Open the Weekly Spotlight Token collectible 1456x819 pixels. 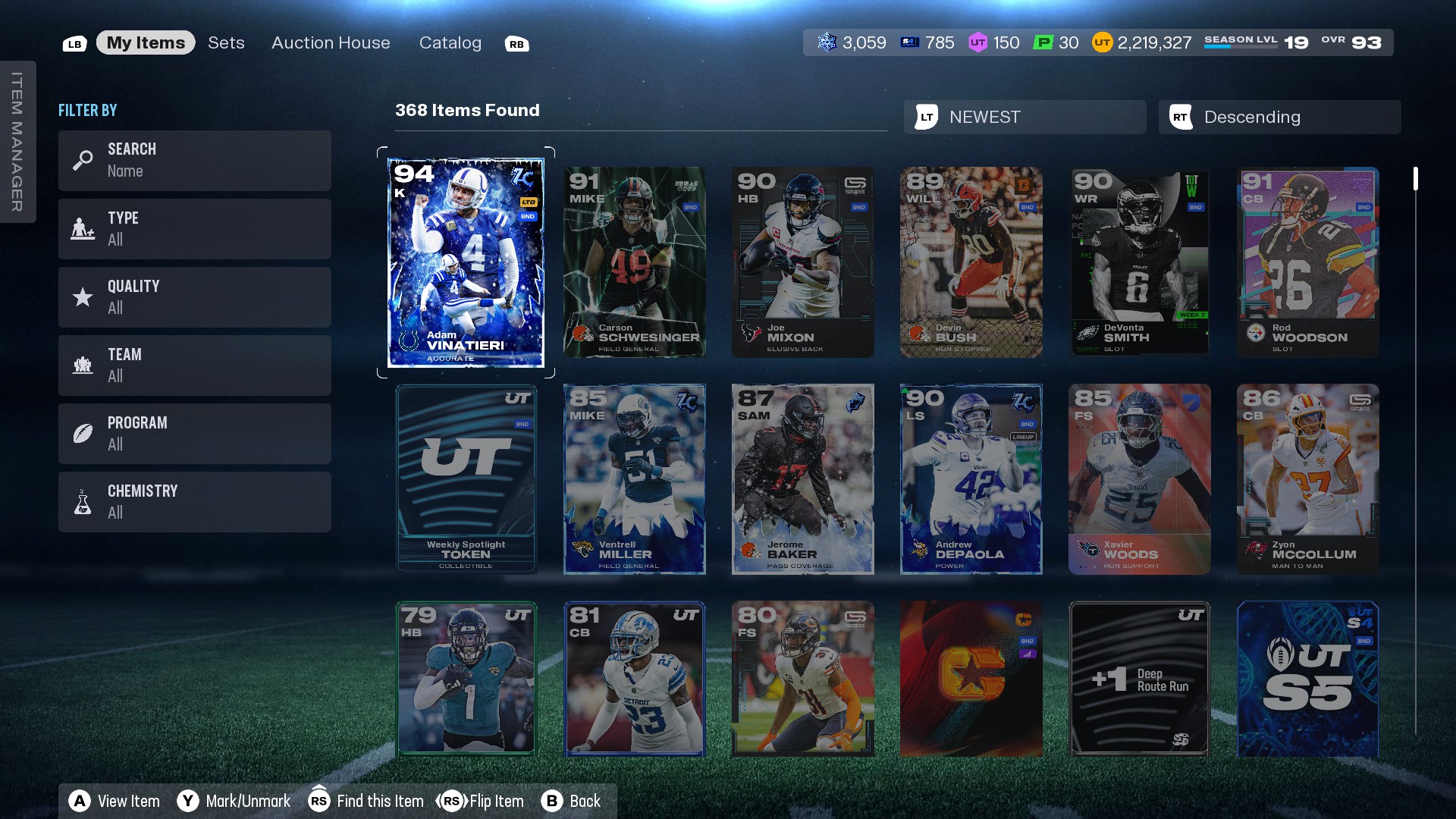(x=466, y=479)
